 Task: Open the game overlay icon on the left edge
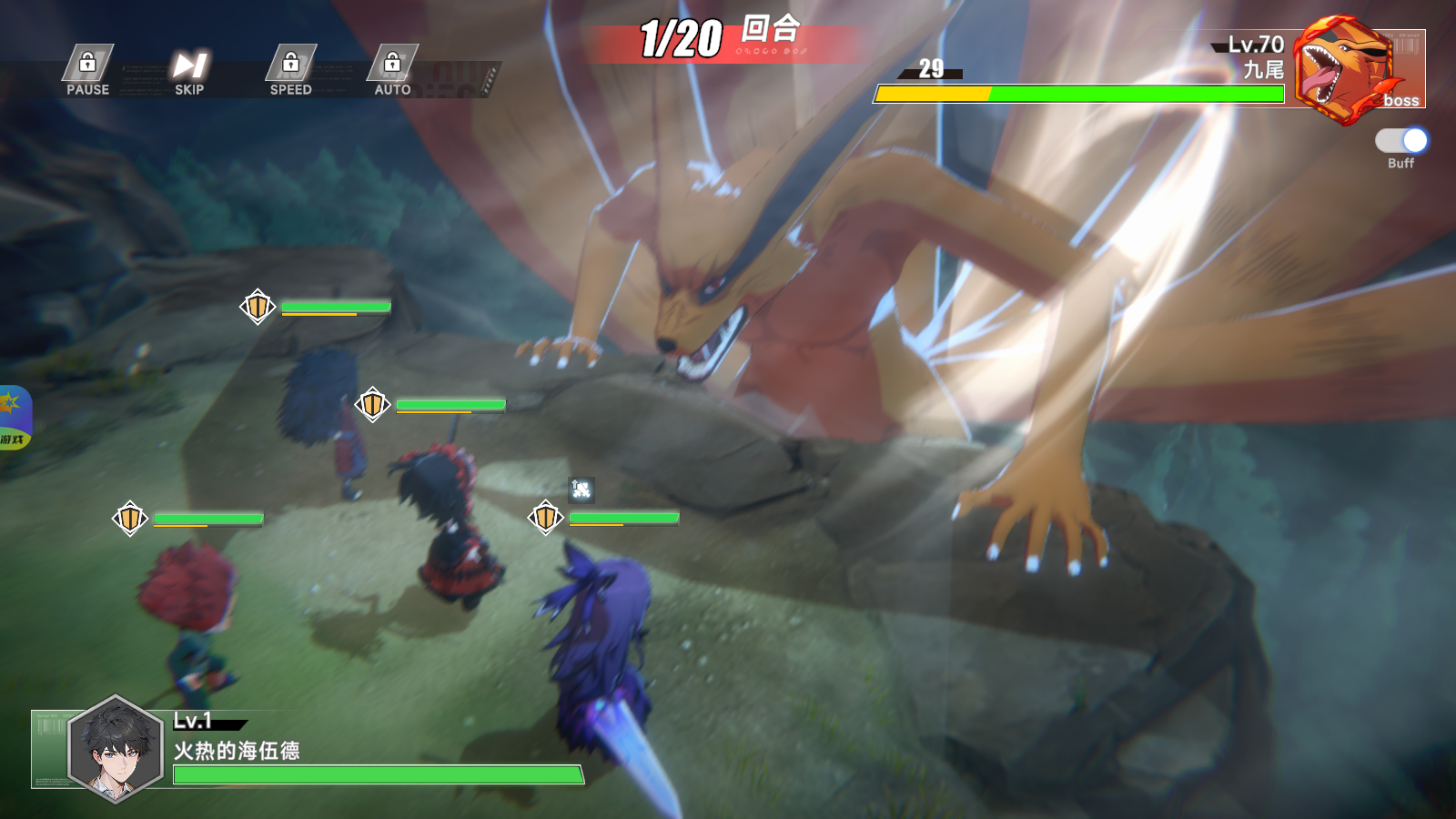click(x=14, y=418)
